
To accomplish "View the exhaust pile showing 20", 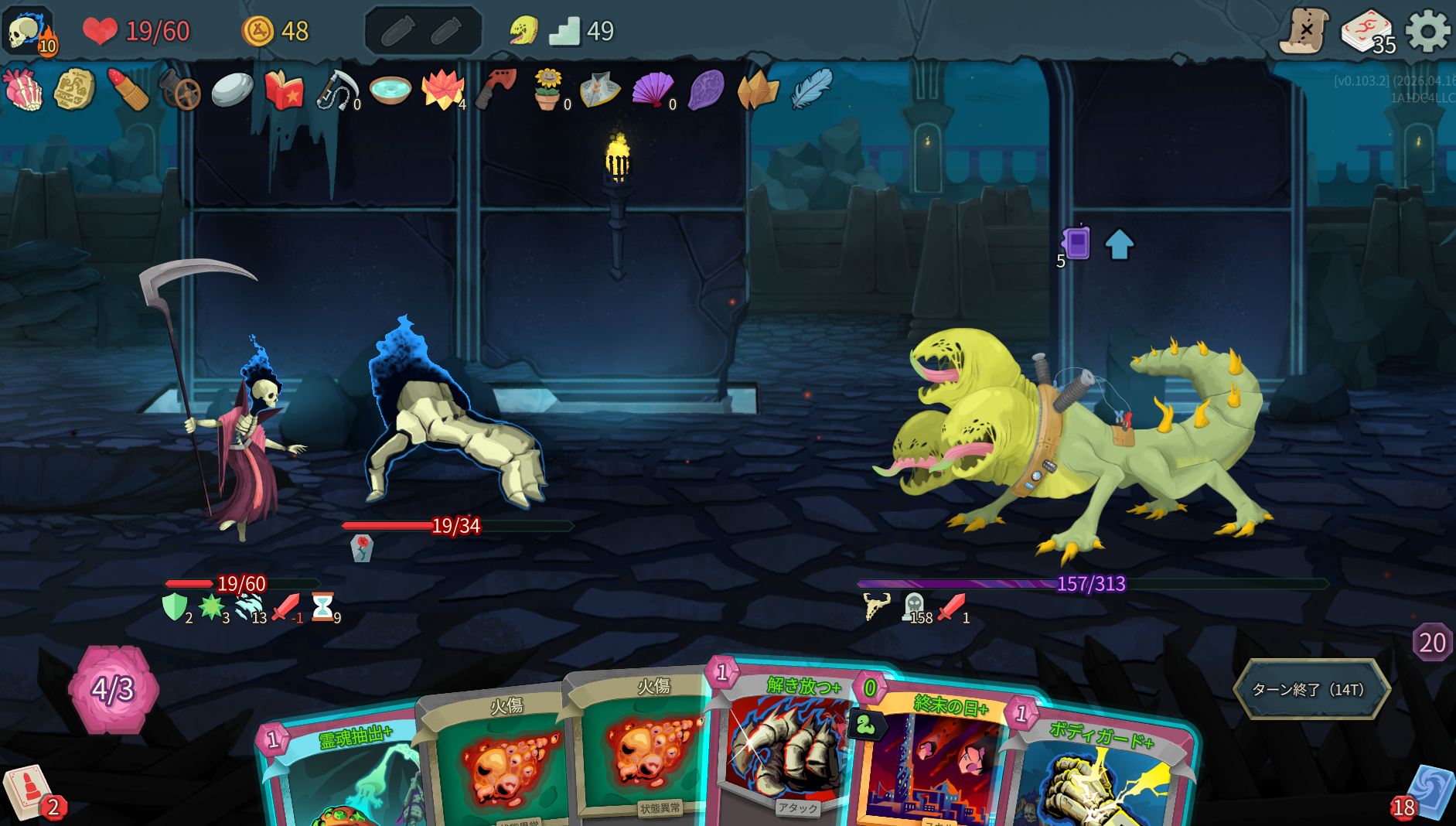I will click(1432, 643).
